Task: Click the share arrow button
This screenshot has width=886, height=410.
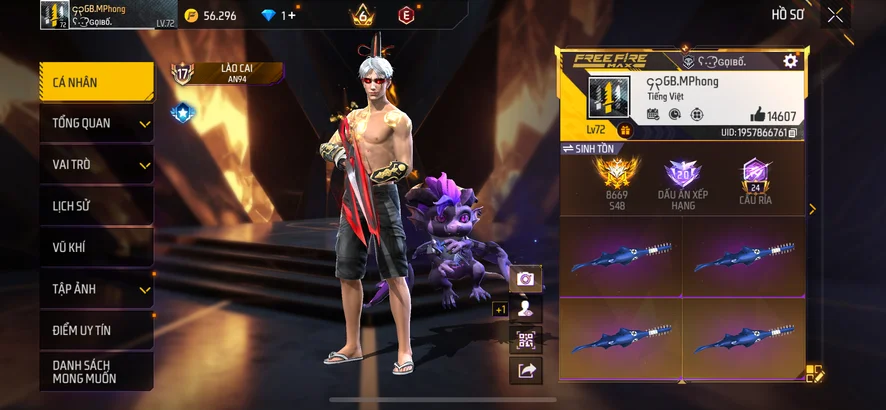Action: coord(525,371)
